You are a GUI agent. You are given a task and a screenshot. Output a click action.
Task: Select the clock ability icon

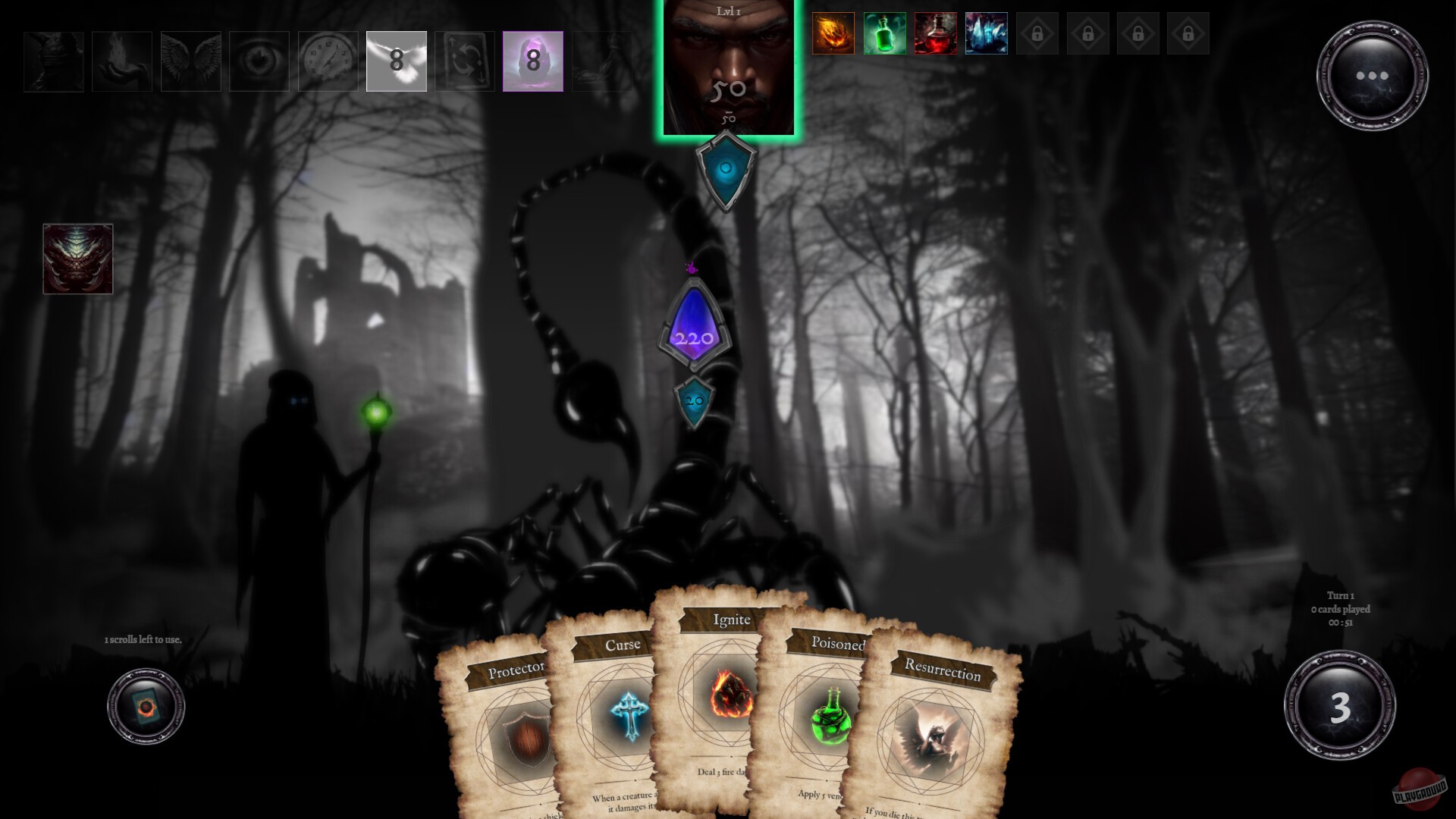328,61
